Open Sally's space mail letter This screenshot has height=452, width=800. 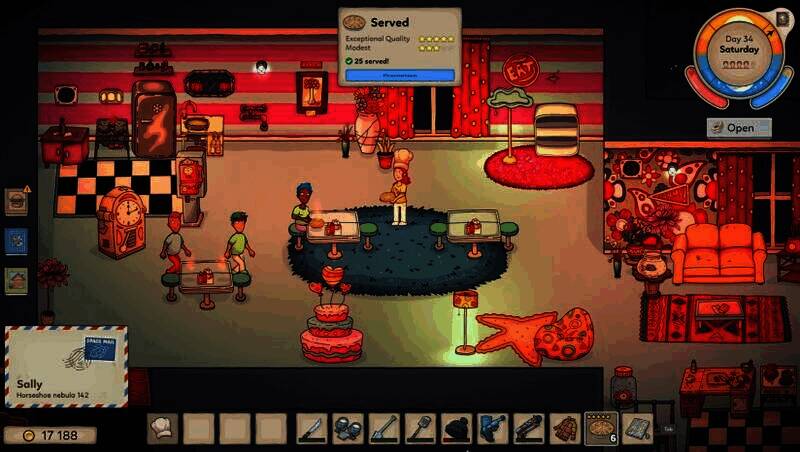(x=66, y=367)
